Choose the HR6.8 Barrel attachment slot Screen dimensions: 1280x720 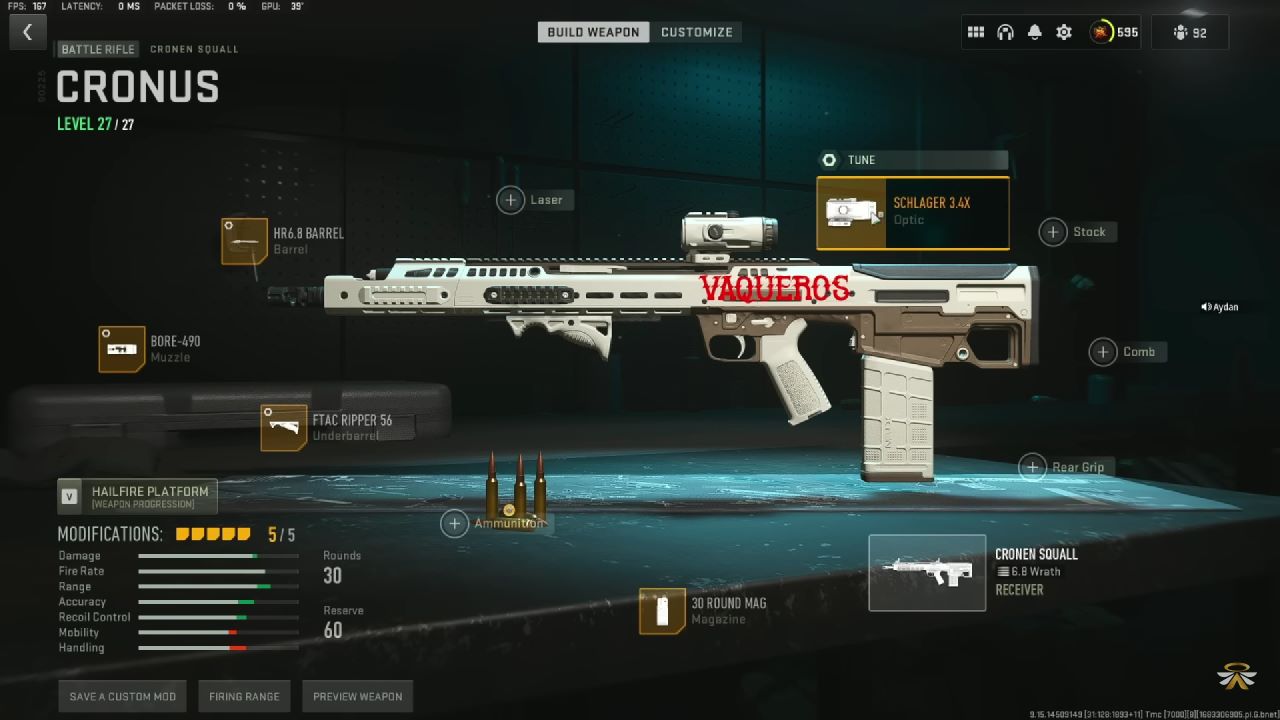click(245, 241)
